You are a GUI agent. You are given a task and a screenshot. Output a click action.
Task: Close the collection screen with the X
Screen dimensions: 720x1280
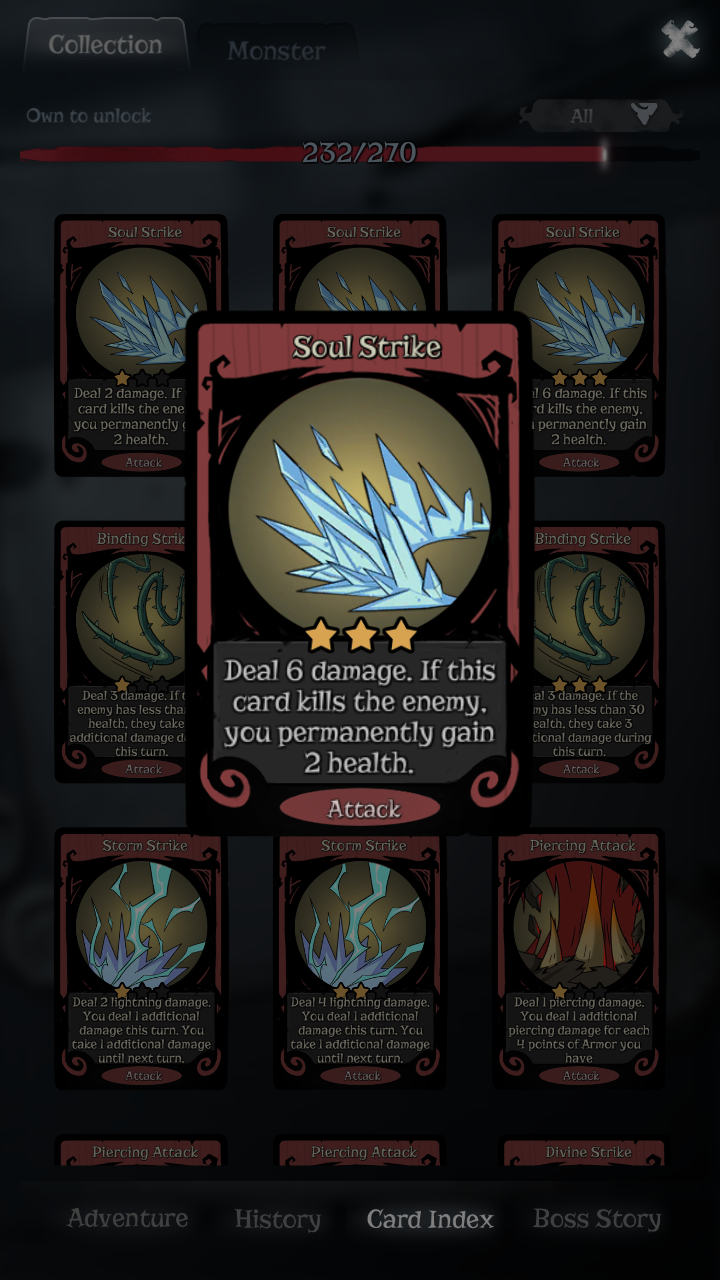tap(680, 40)
